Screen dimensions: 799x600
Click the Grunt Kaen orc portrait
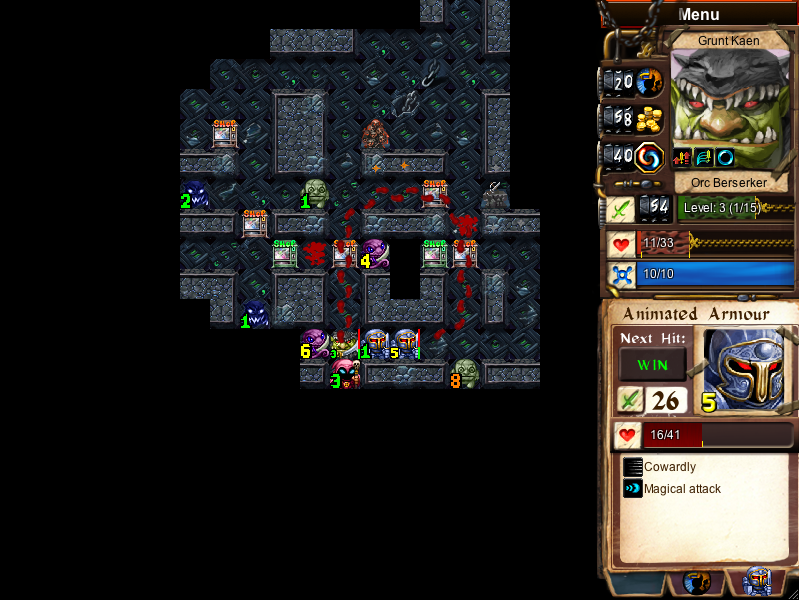click(x=728, y=98)
